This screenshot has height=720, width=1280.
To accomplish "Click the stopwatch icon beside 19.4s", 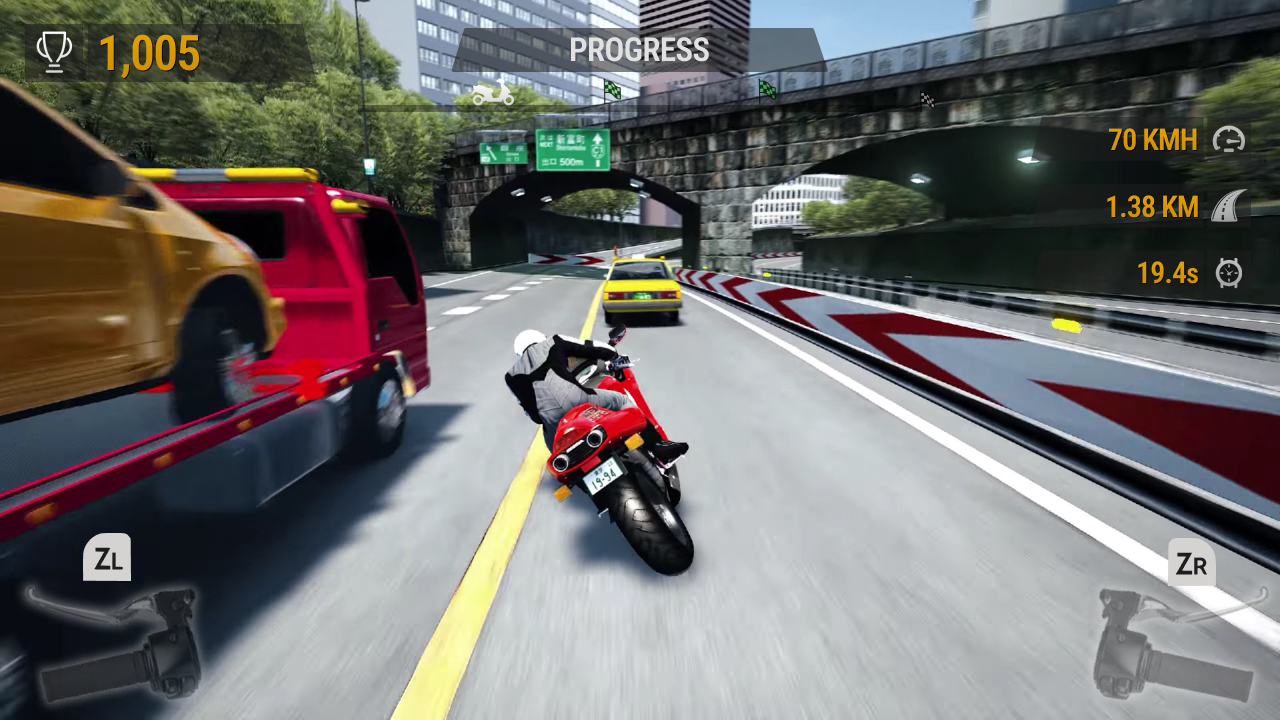I will (1228, 273).
